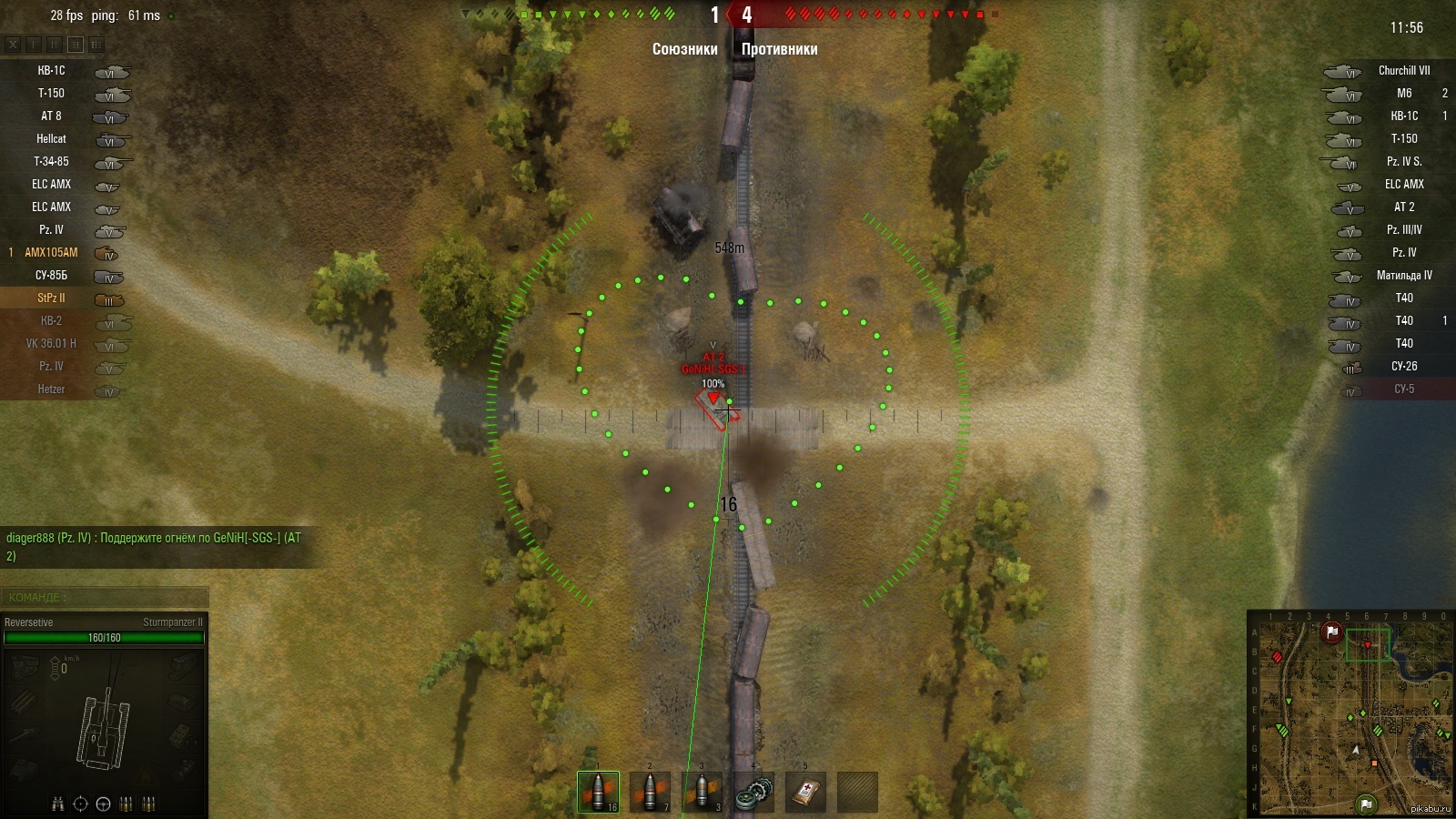
Task: Select ally Hellcat in the team list
Action: [52, 139]
